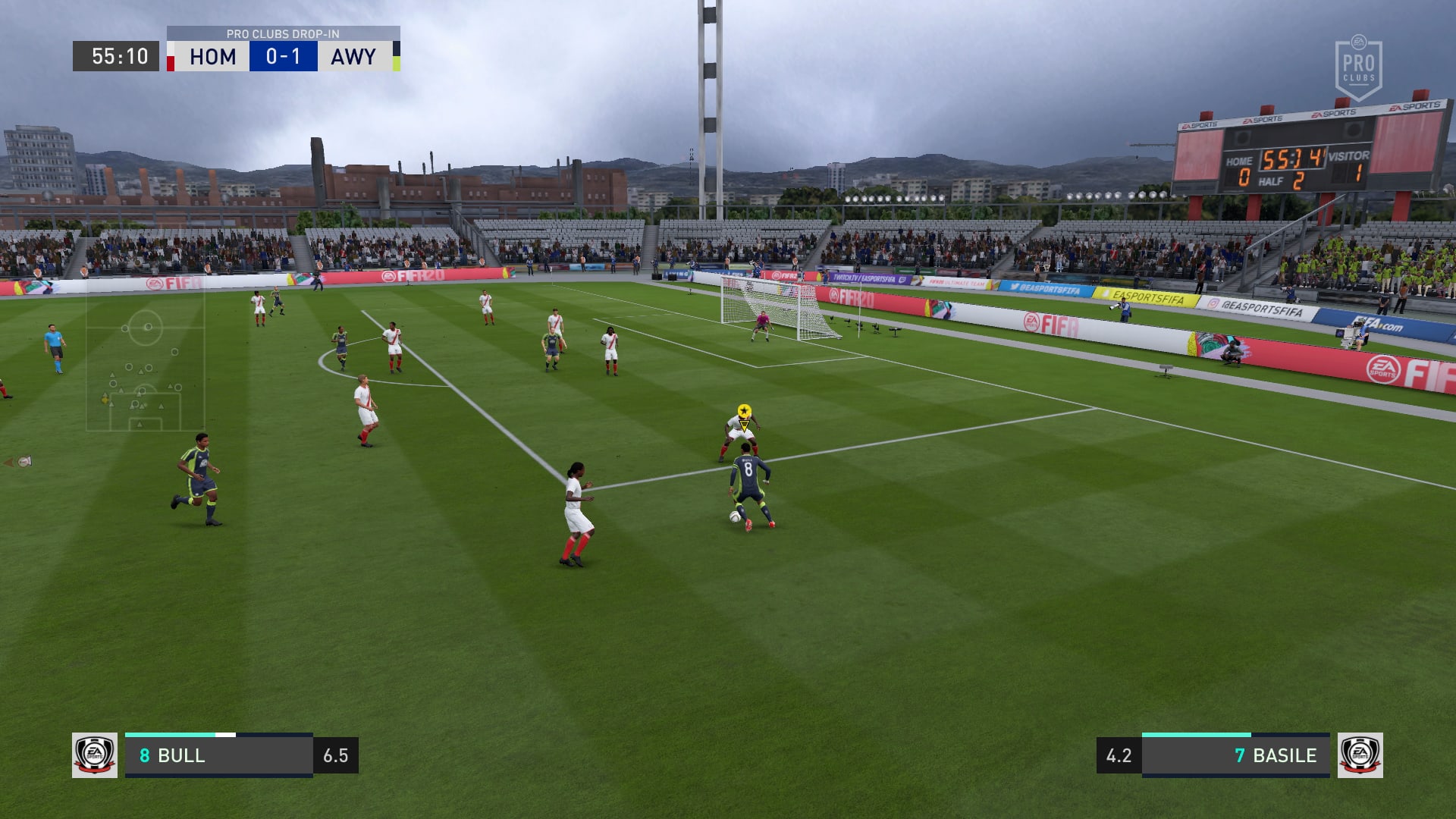Screen dimensions: 1456x819
Task: Click the translucent pitch radar minimap
Action: [x=145, y=362]
